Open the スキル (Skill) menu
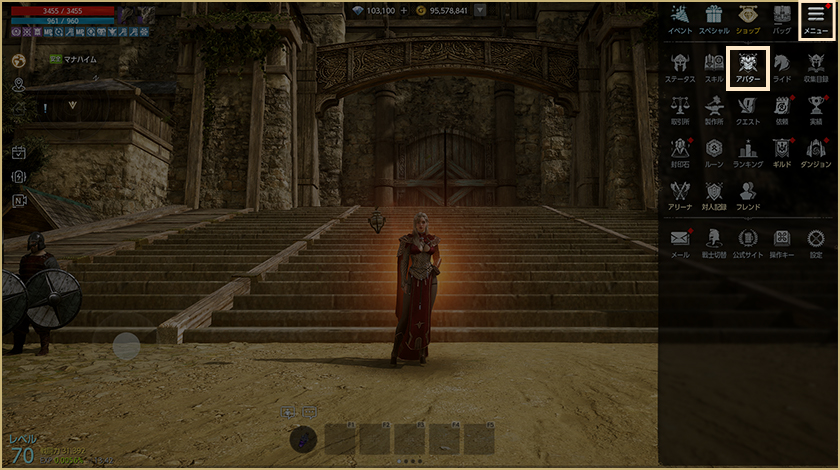 coord(714,66)
